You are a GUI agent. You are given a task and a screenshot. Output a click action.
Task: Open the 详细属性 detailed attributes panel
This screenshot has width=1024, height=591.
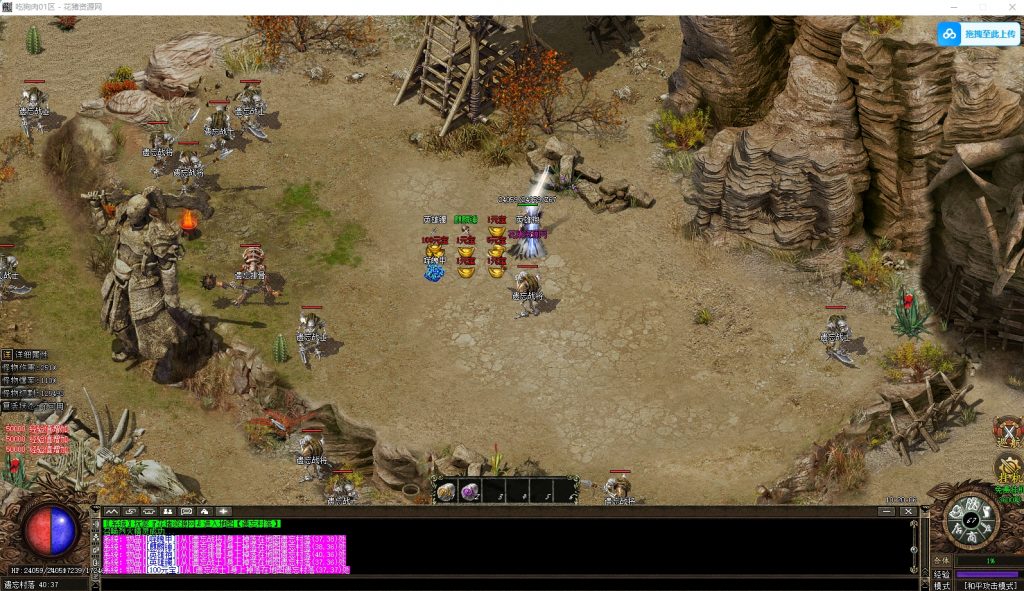tap(30, 354)
